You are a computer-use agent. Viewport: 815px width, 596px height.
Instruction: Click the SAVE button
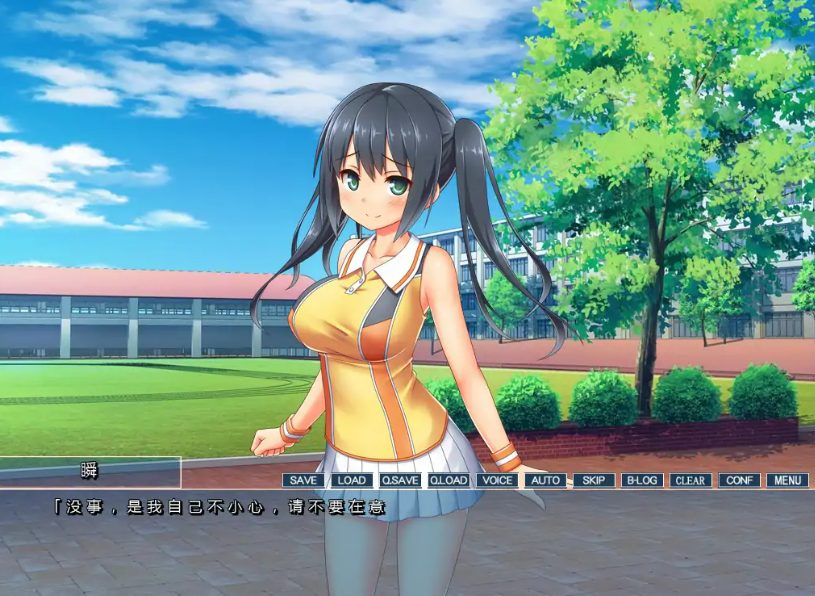tap(303, 480)
